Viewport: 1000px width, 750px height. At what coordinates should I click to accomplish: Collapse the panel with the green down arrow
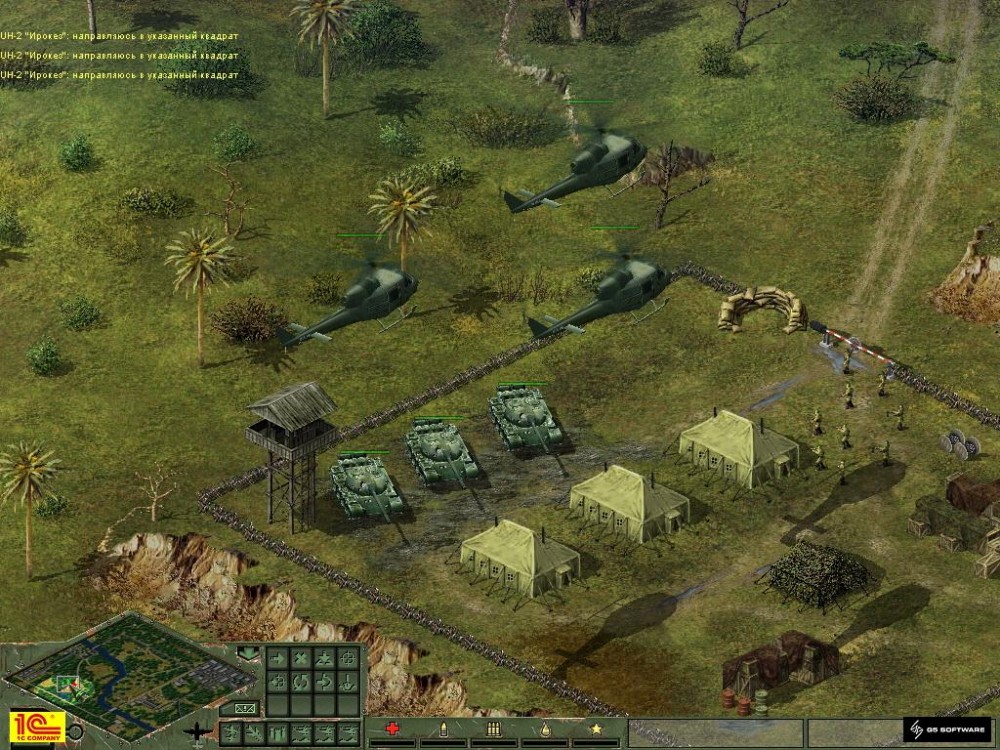pos(246,654)
